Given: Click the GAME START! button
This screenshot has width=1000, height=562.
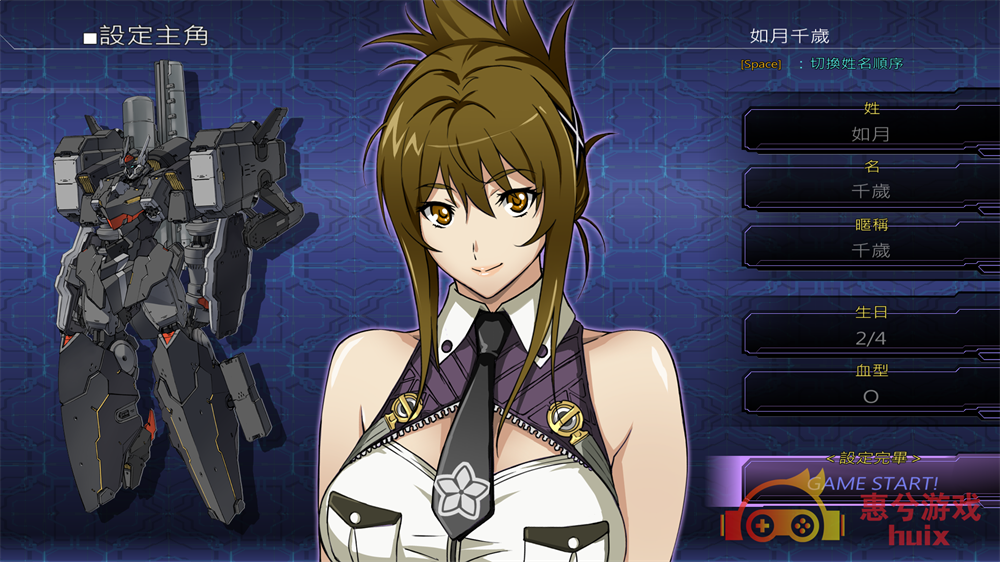Looking at the screenshot, I should click(x=872, y=483).
